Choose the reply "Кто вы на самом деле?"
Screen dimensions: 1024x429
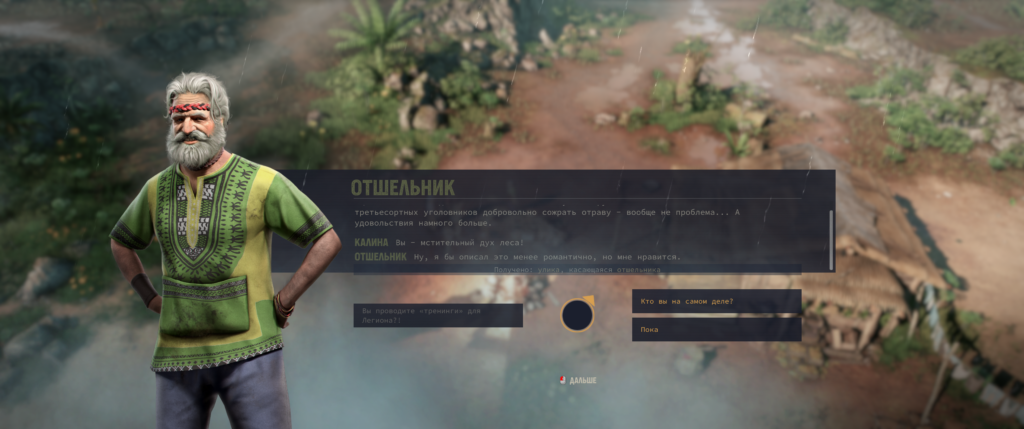(716, 301)
